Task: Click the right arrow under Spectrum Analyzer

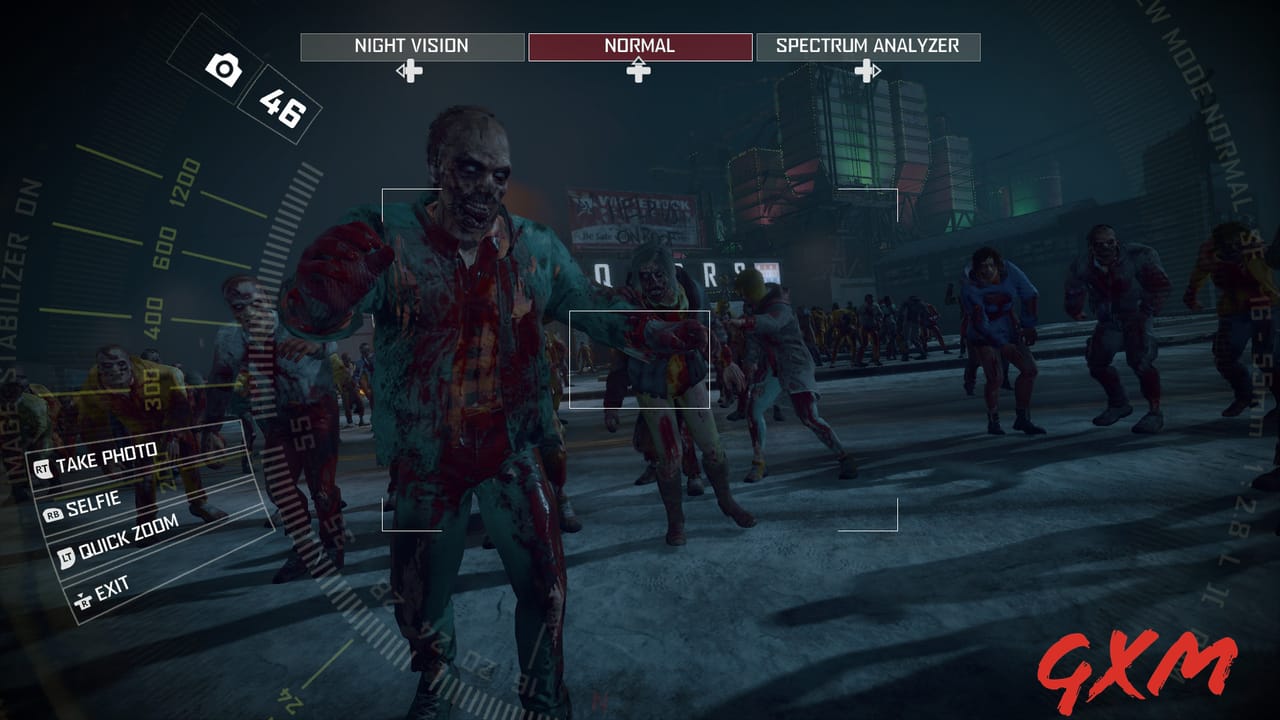Action: (x=872, y=71)
